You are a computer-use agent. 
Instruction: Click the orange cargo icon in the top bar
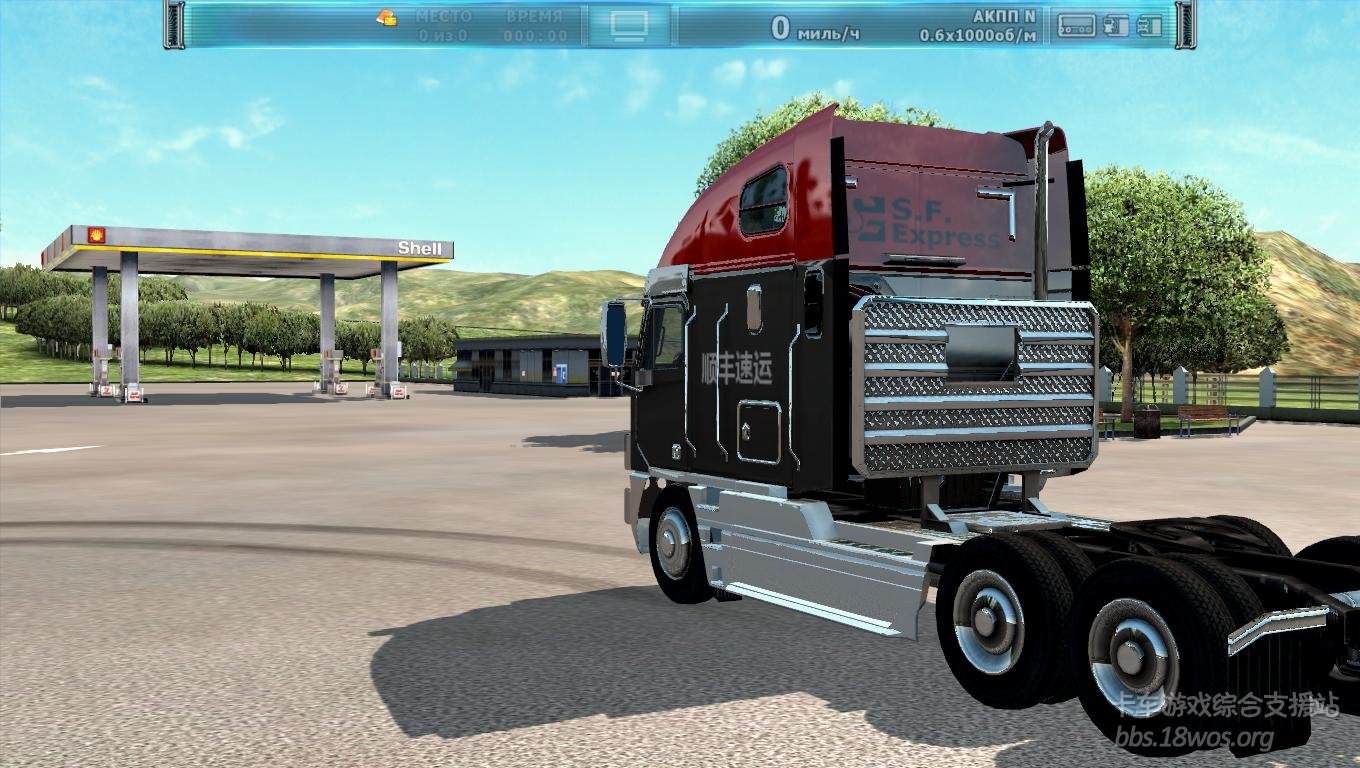387,17
